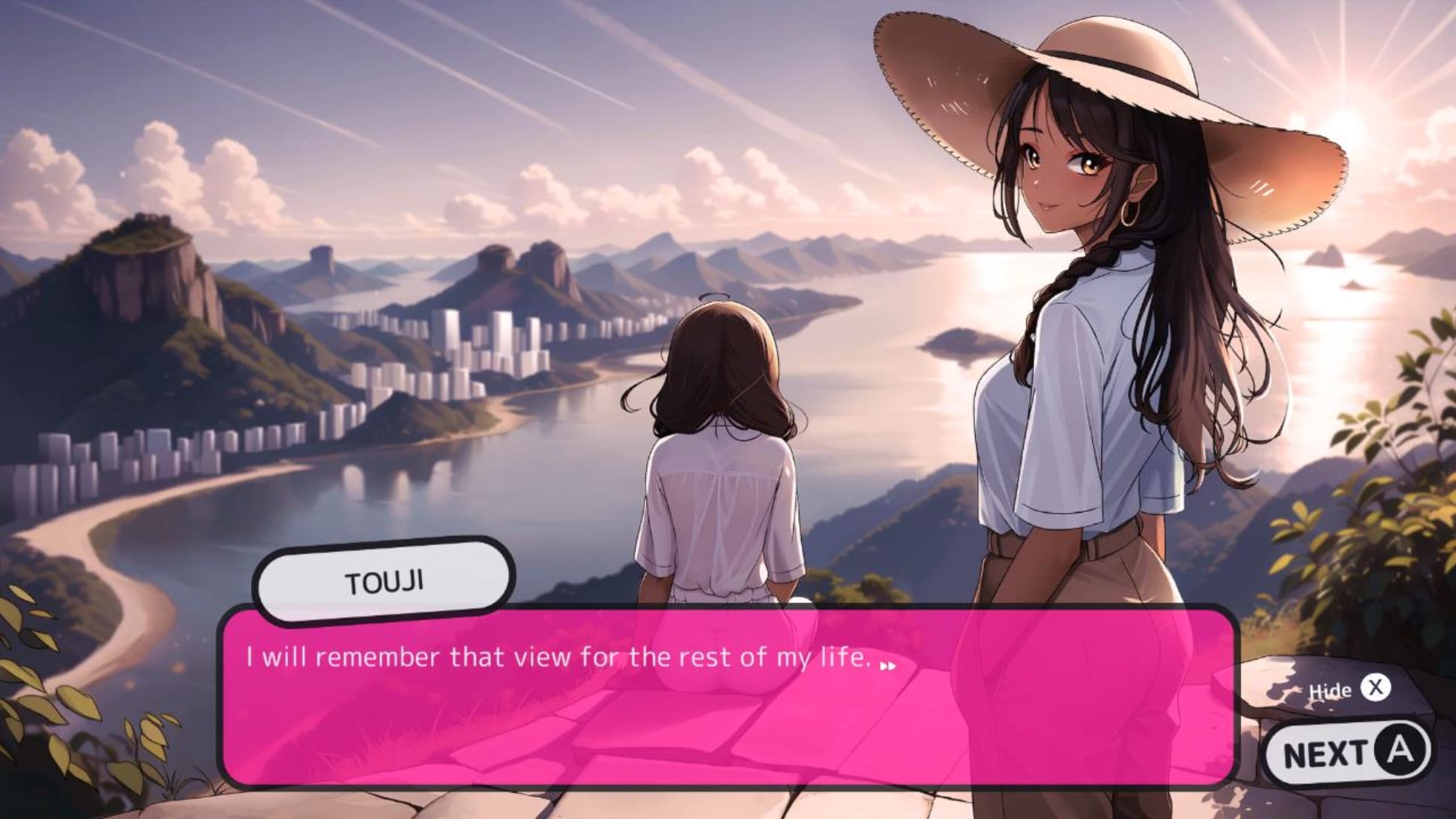Image resolution: width=1456 pixels, height=819 pixels.
Task: Expand the dialogue by clicking the advance arrows
Action: pos(889,664)
